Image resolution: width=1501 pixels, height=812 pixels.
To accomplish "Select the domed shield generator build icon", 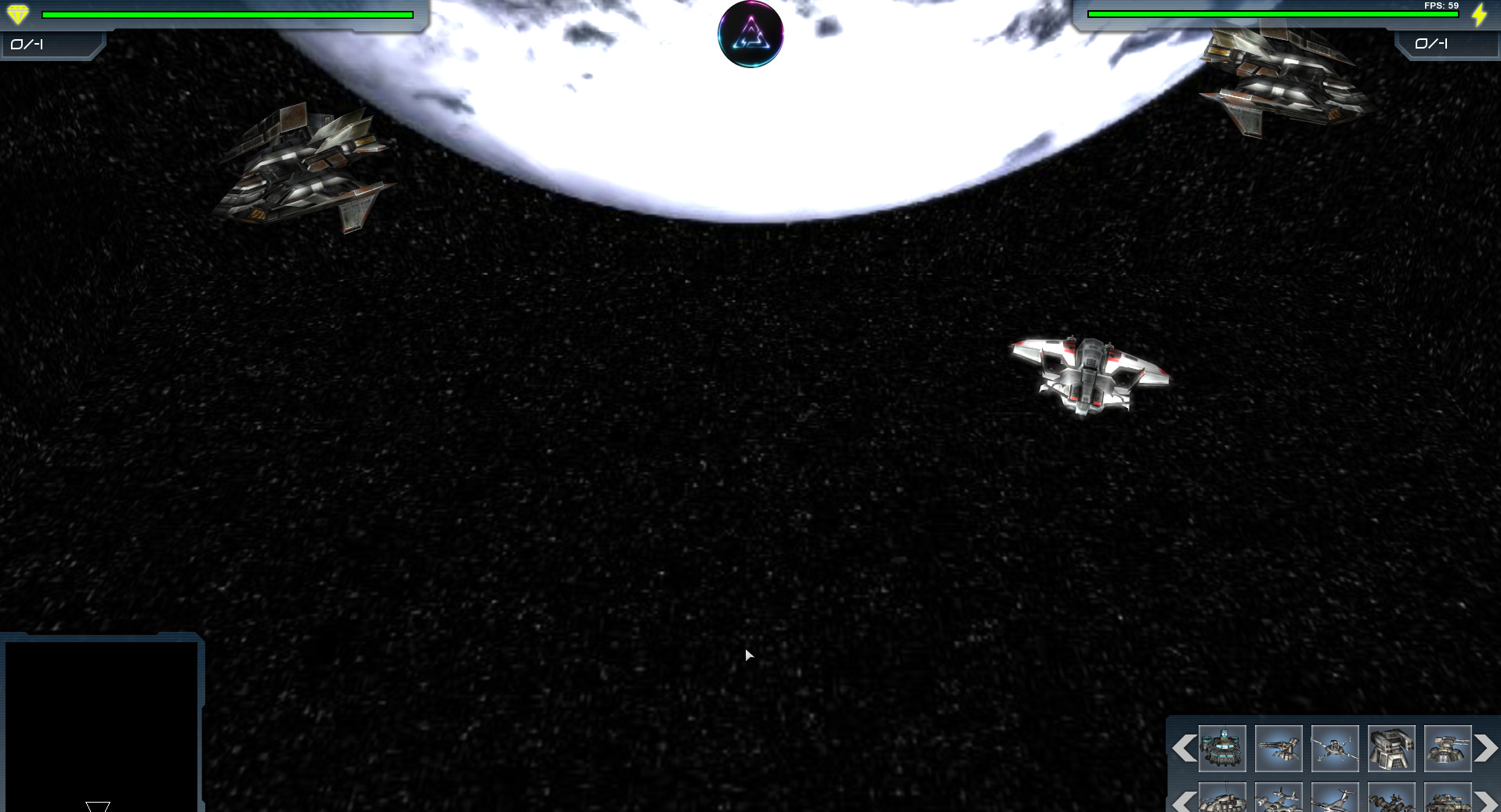I will tap(1222, 749).
